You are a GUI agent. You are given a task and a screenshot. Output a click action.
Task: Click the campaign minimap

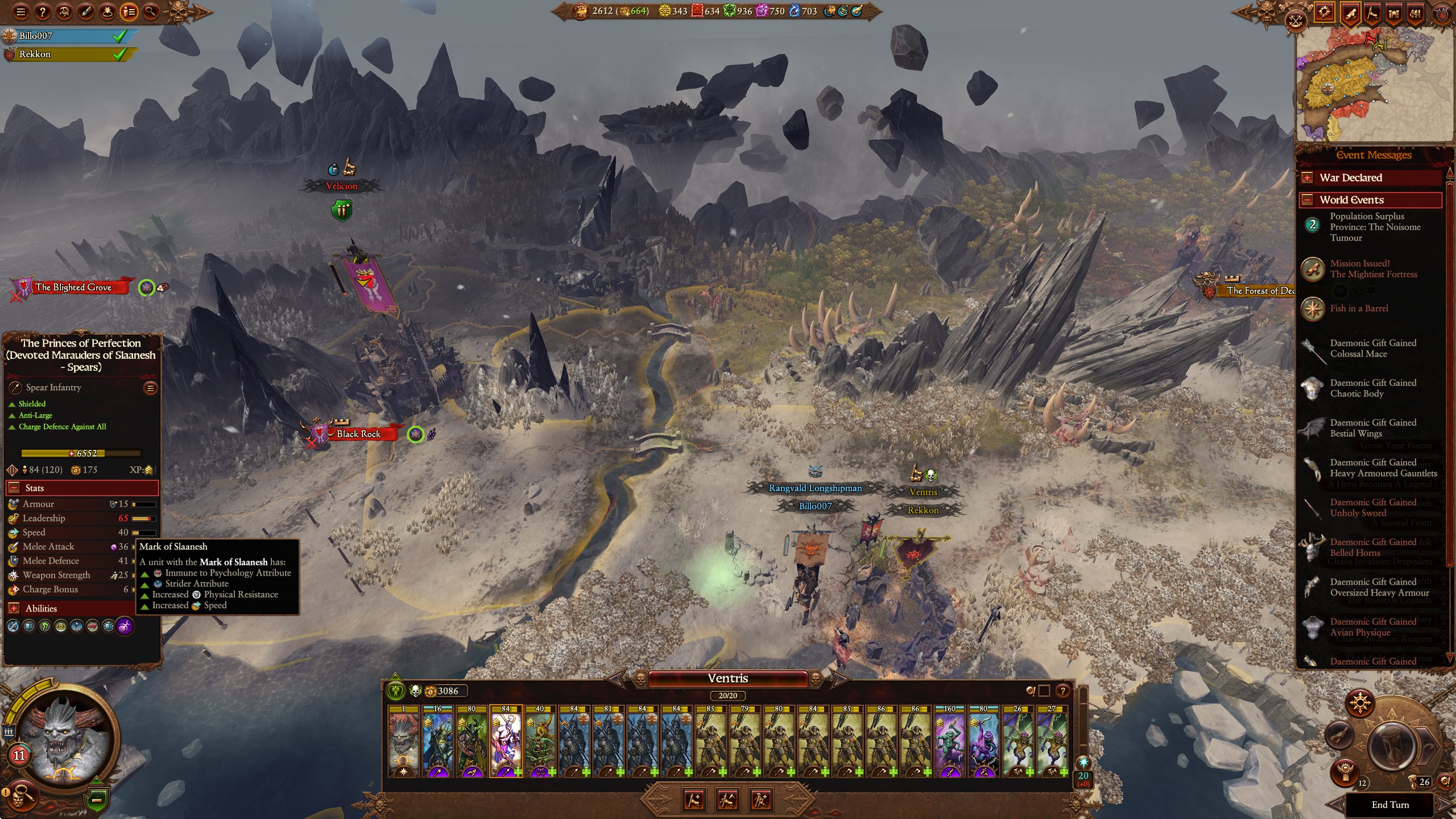(x=1373, y=85)
